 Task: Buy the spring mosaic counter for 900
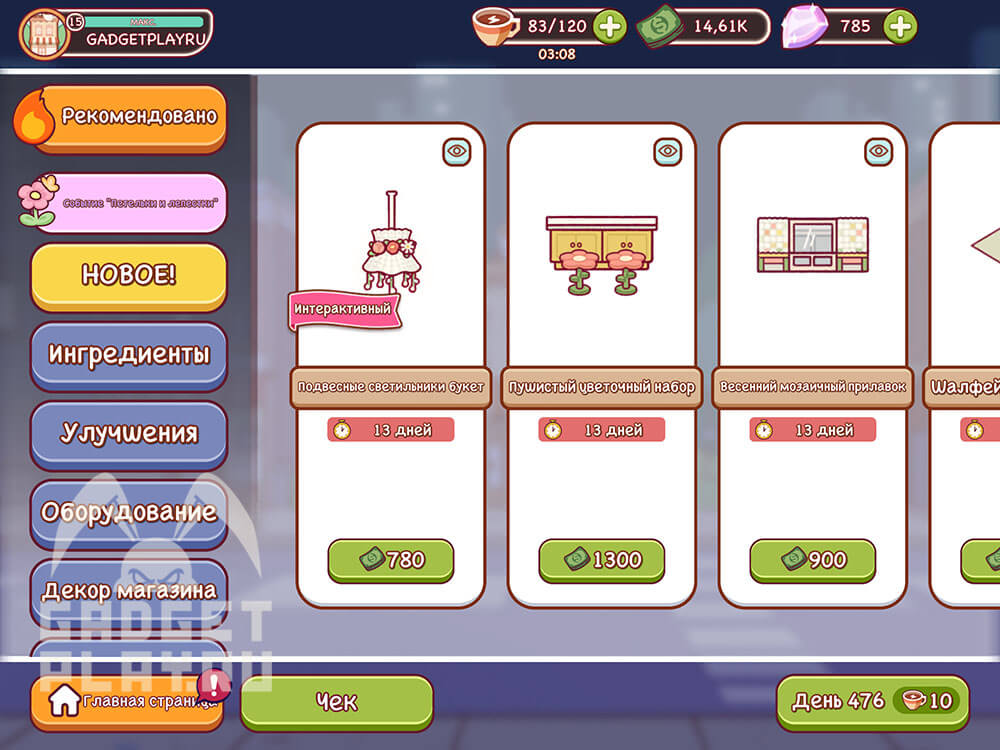tap(813, 560)
